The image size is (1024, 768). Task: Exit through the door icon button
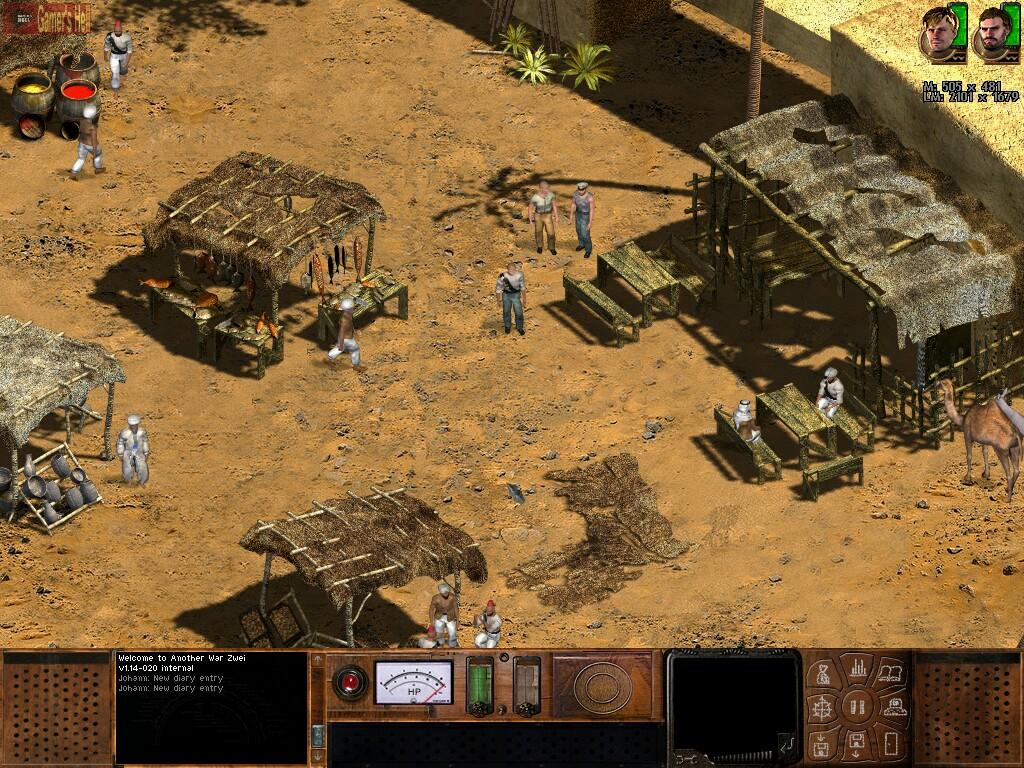[890, 742]
